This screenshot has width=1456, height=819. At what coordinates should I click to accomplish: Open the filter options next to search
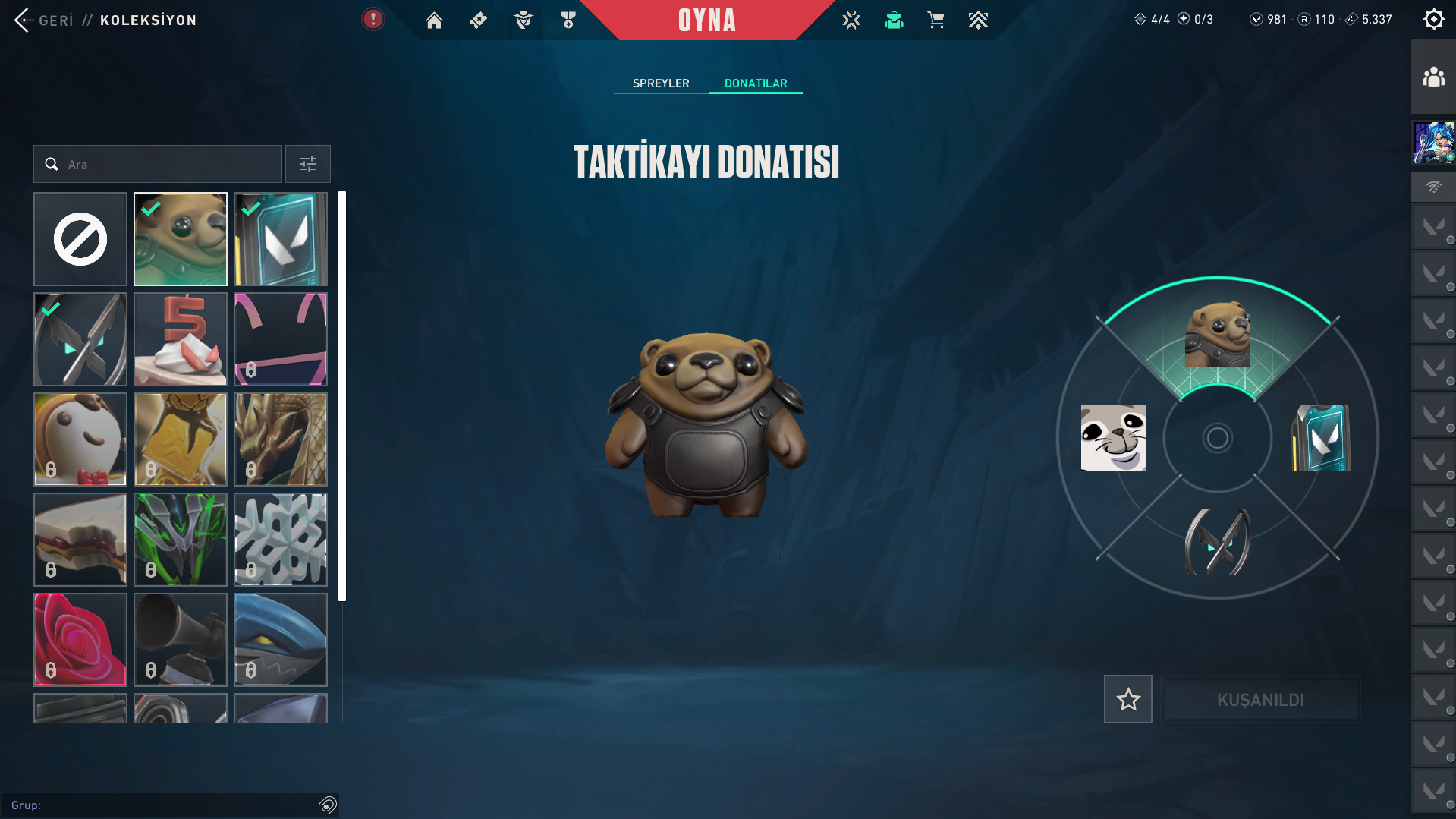(x=308, y=164)
